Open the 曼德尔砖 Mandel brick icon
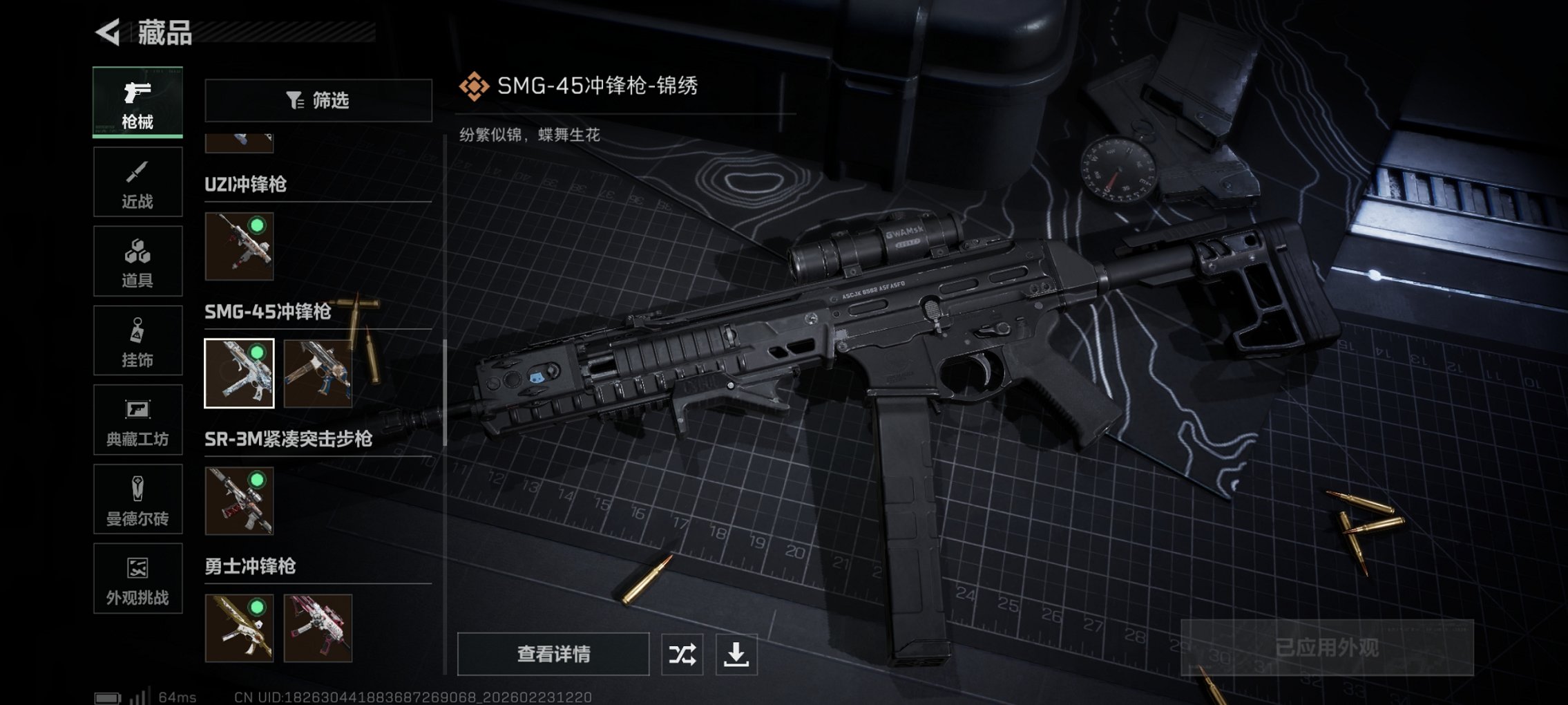The image size is (1568, 705). coord(137,500)
